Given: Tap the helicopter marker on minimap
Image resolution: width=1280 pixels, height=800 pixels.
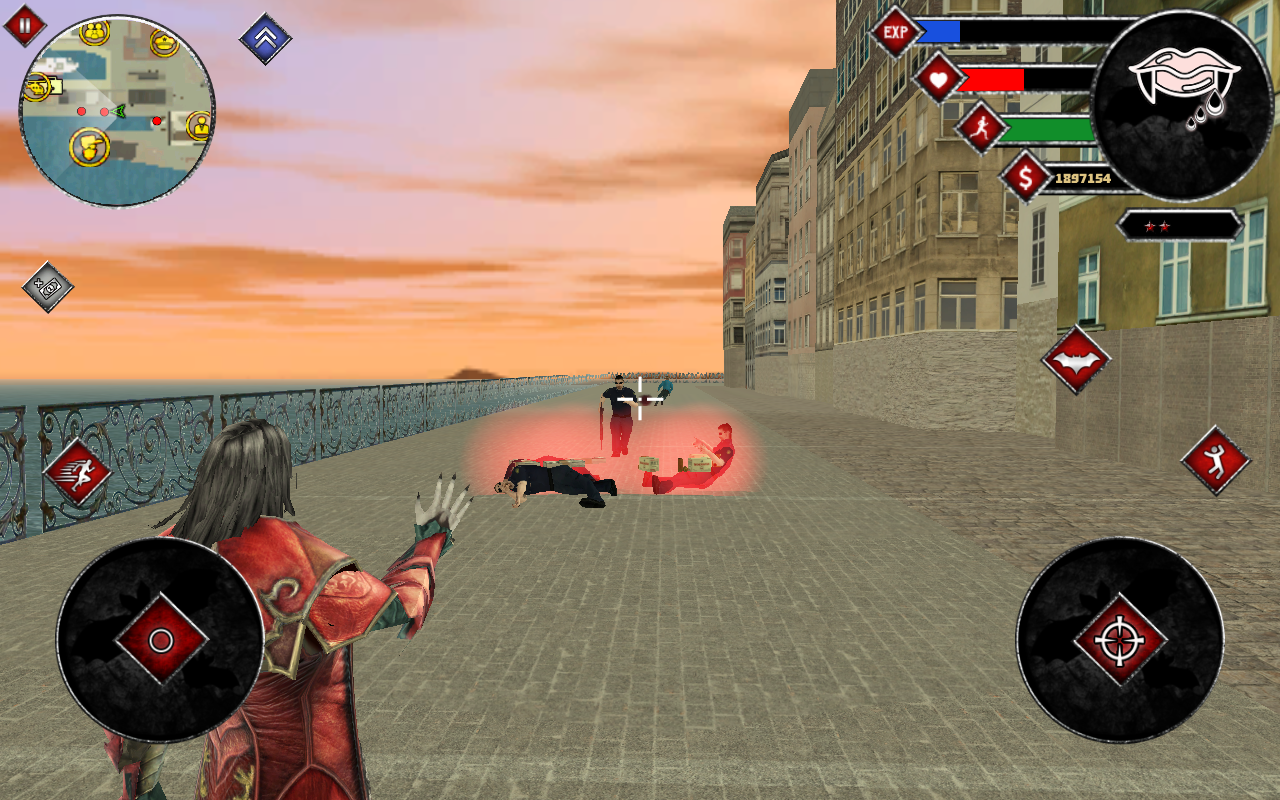Looking at the screenshot, I should click(x=36, y=88).
